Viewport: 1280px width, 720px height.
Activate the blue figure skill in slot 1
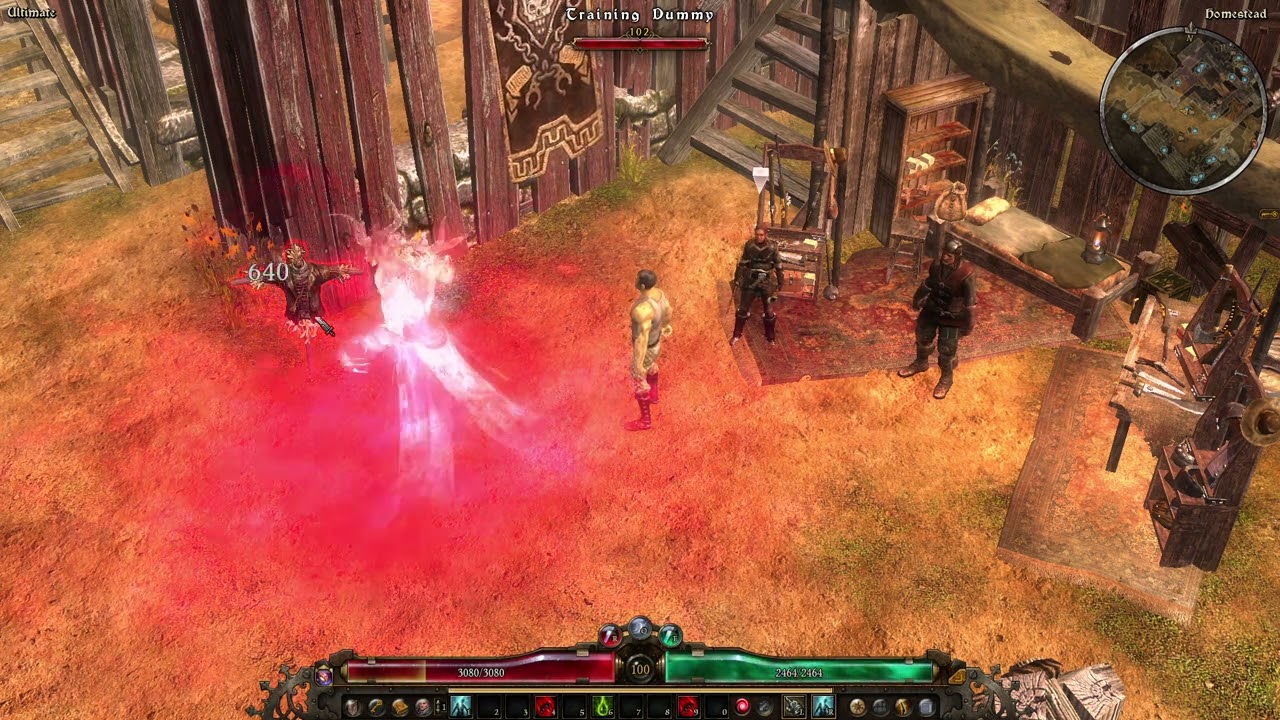click(461, 707)
